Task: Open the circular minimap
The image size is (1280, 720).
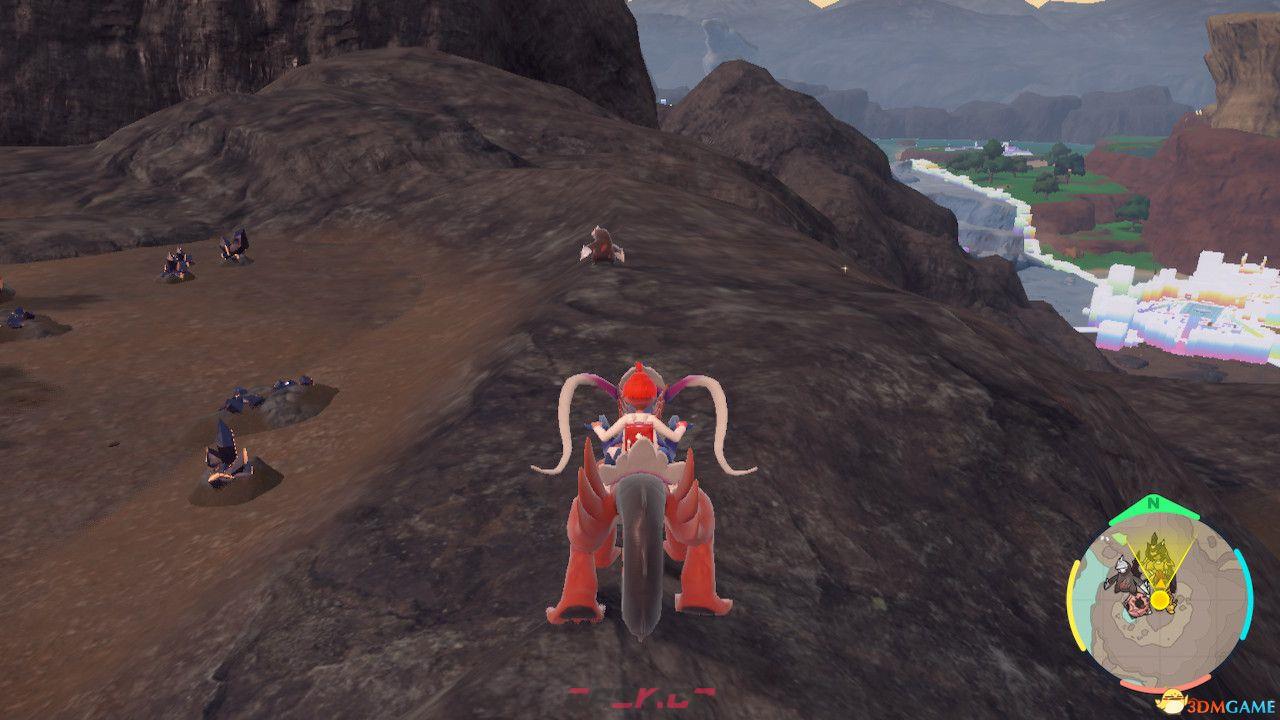Action: [1159, 598]
